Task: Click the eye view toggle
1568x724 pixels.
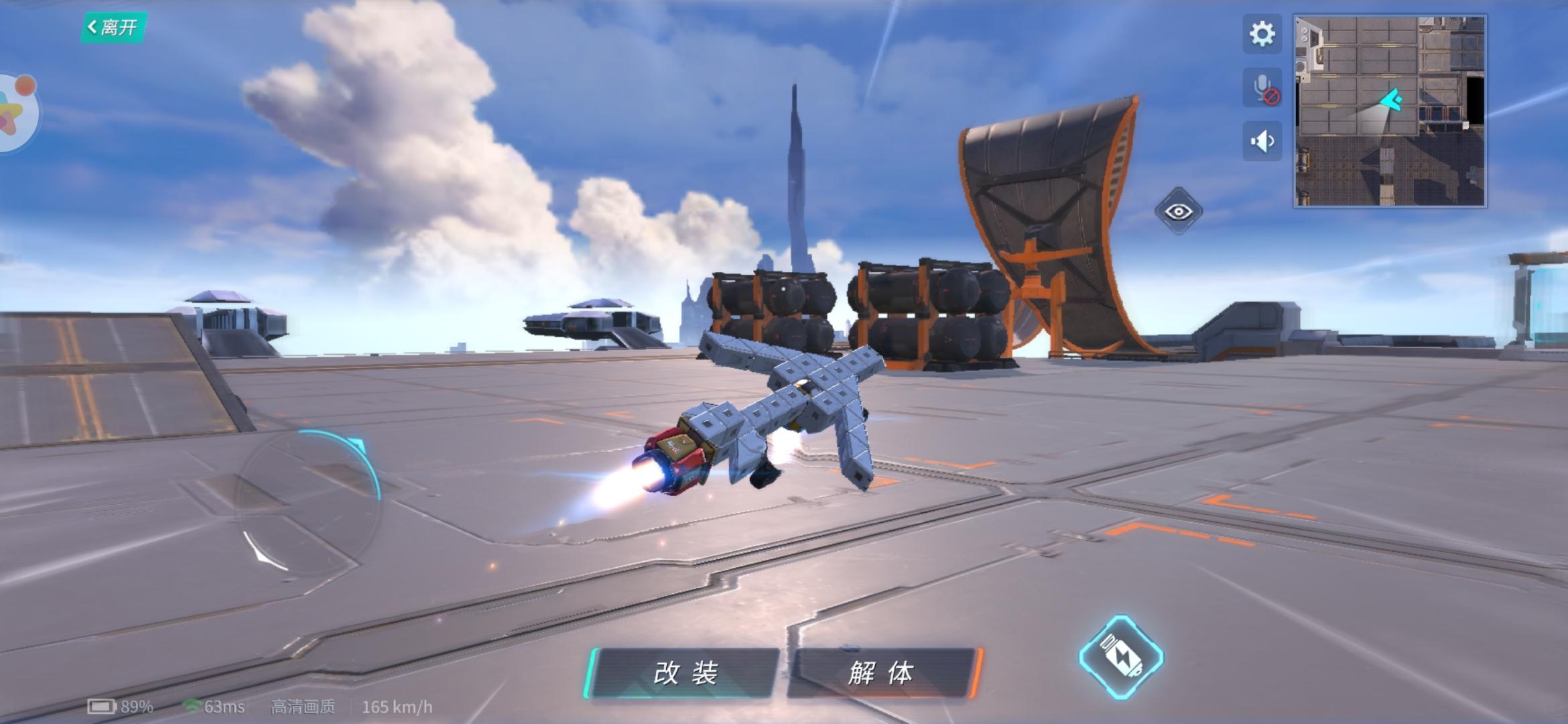Action: click(1178, 212)
